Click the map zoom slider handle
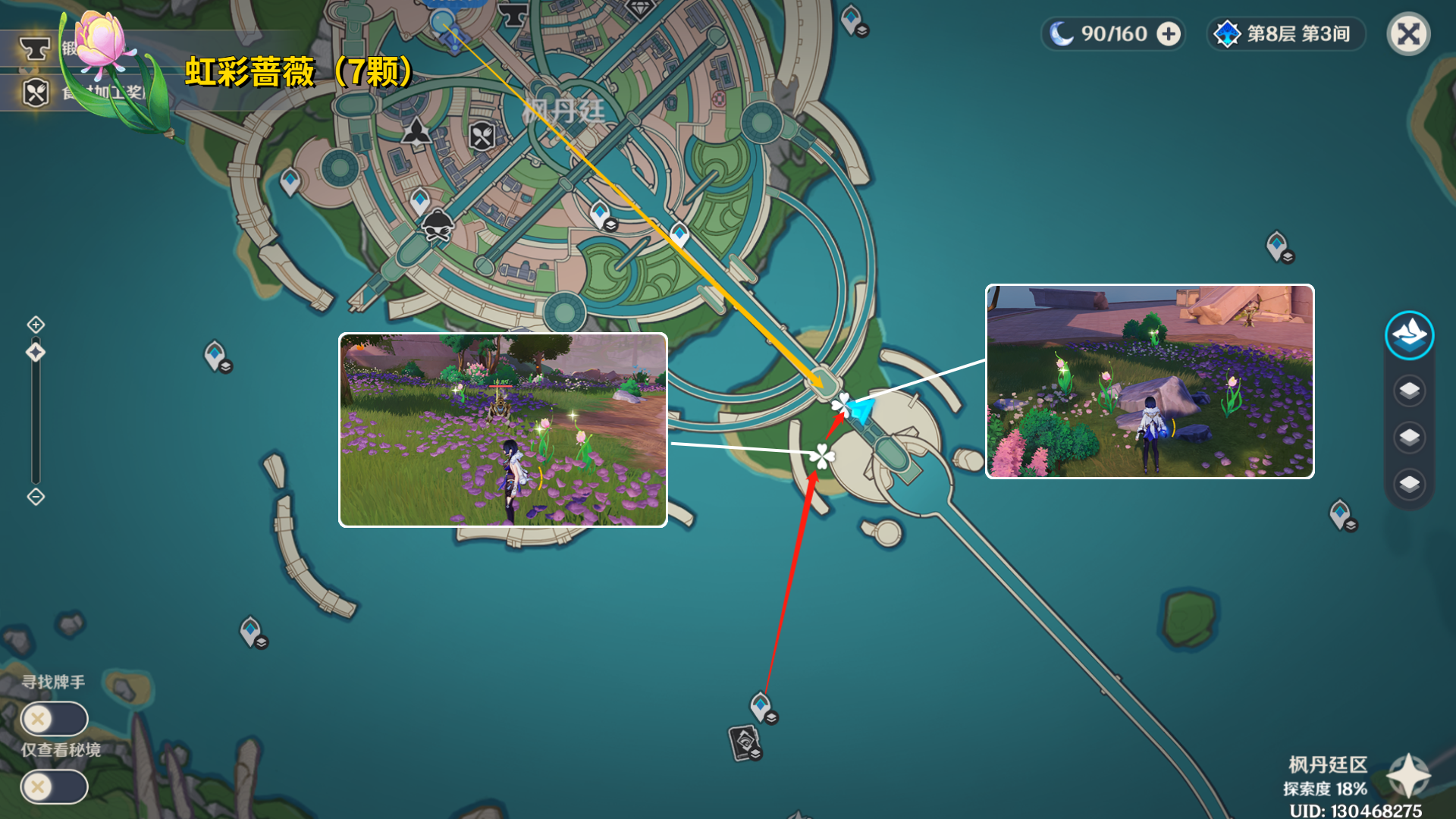Screen dimensions: 1456x819 pos(36,353)
